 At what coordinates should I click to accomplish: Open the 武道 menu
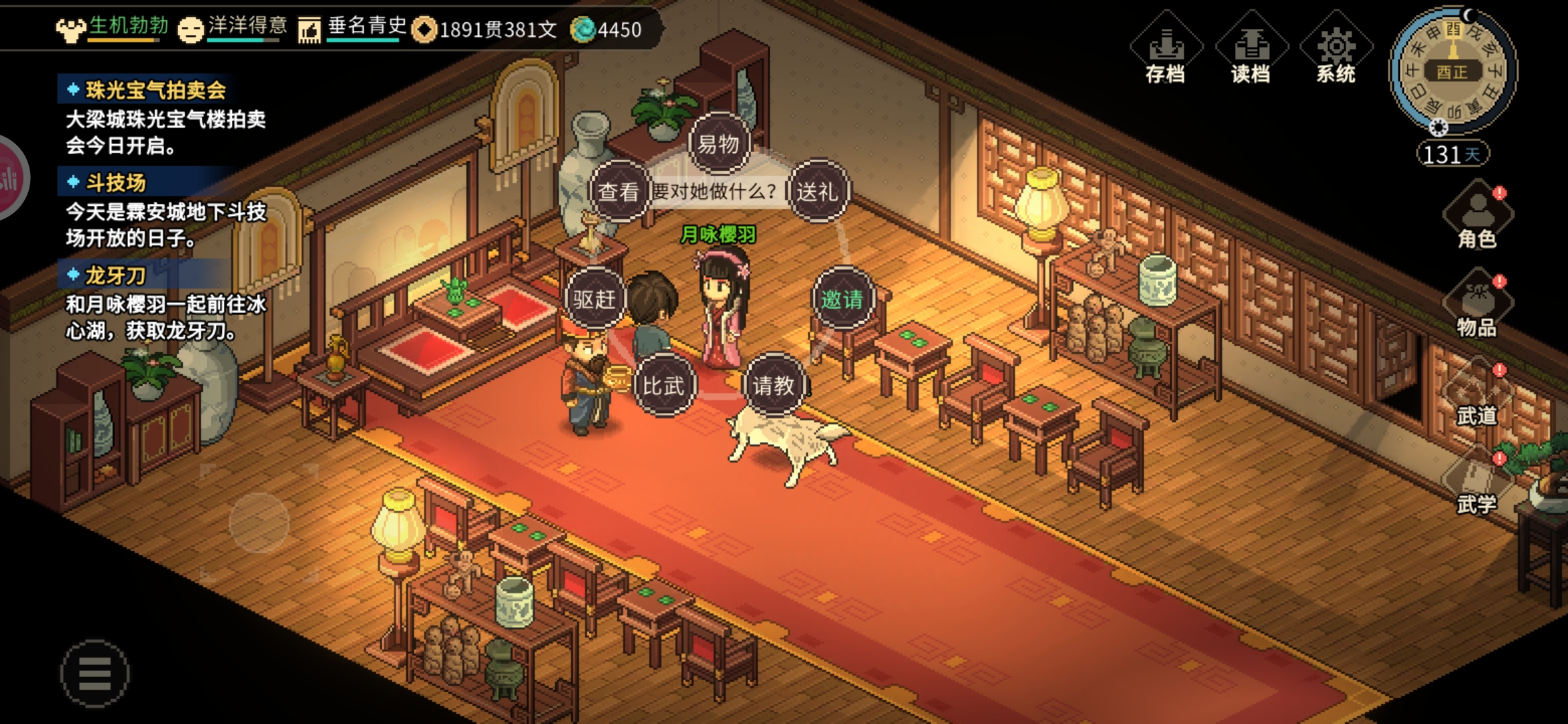coord(1478,396)
